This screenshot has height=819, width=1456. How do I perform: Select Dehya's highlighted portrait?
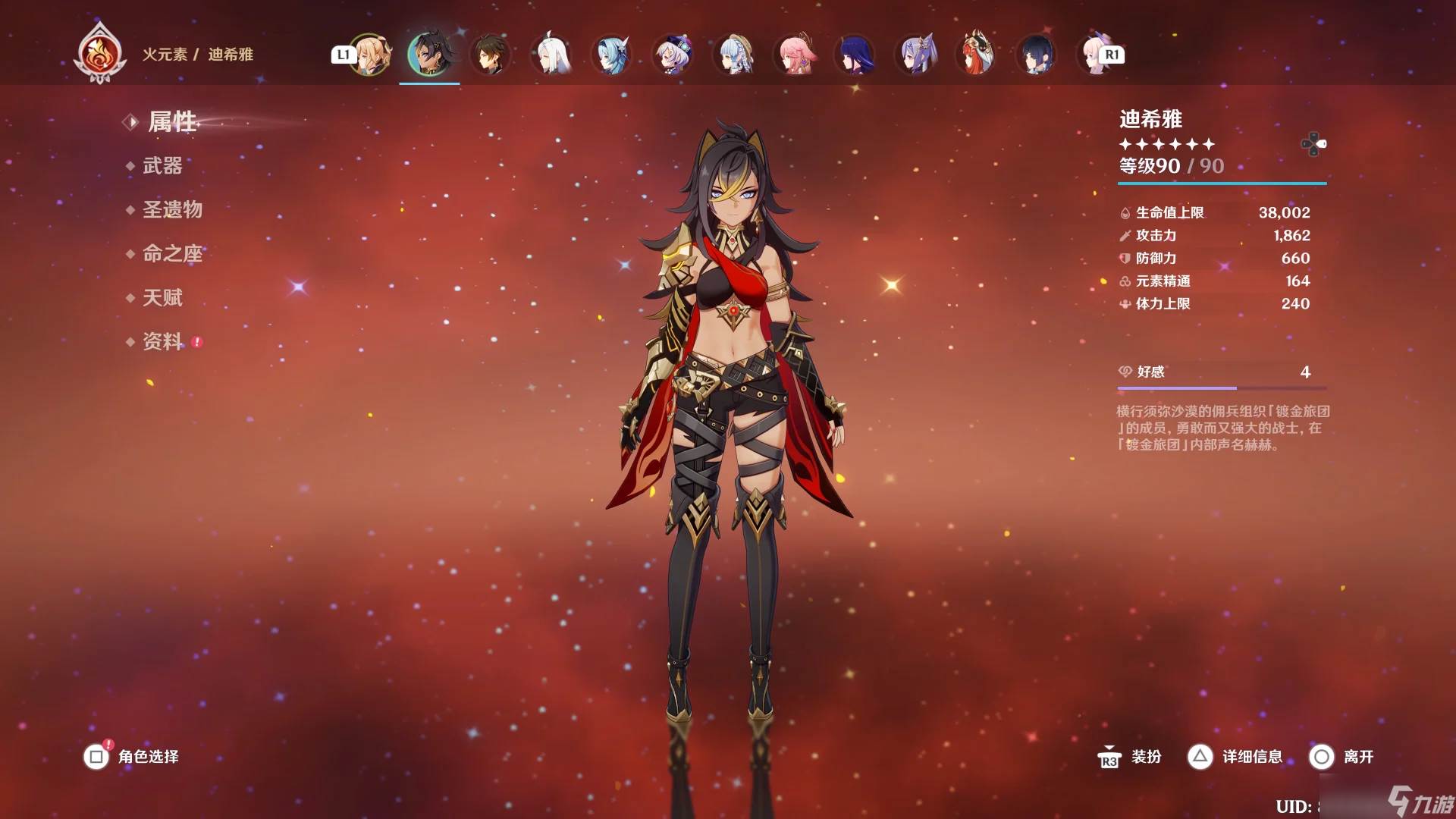(429, 55)
